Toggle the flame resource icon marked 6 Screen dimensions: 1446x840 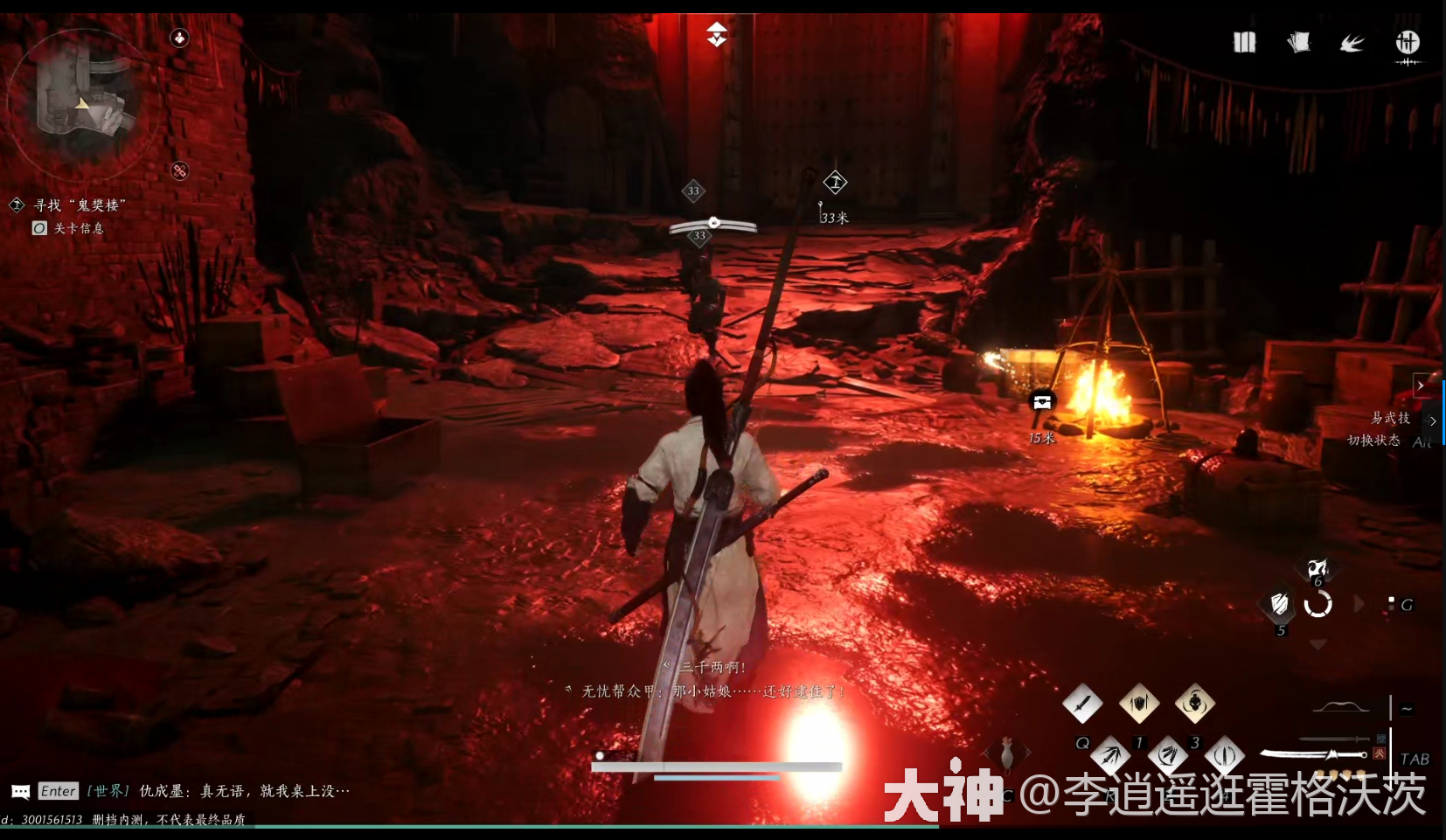click(x=1318, y=568)
